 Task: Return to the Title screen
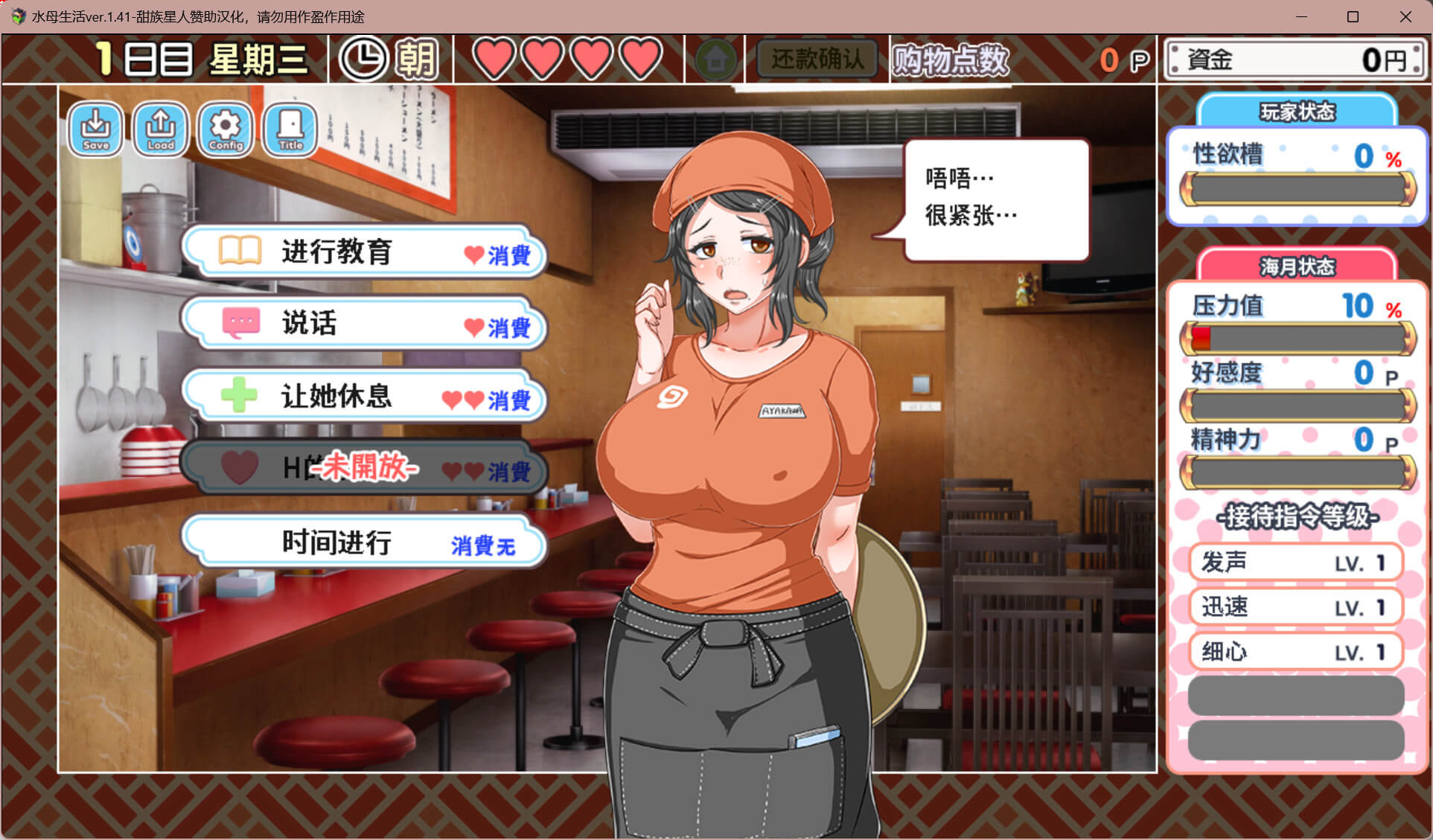290,129
